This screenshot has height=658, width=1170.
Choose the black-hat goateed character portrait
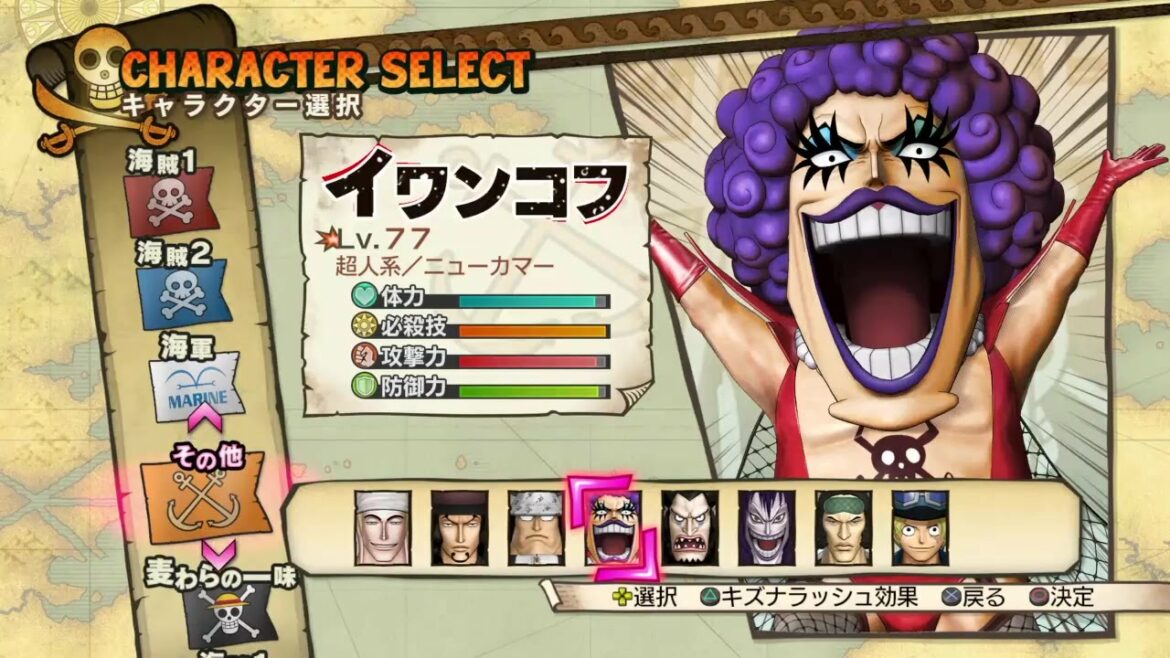tap(459, 528)
